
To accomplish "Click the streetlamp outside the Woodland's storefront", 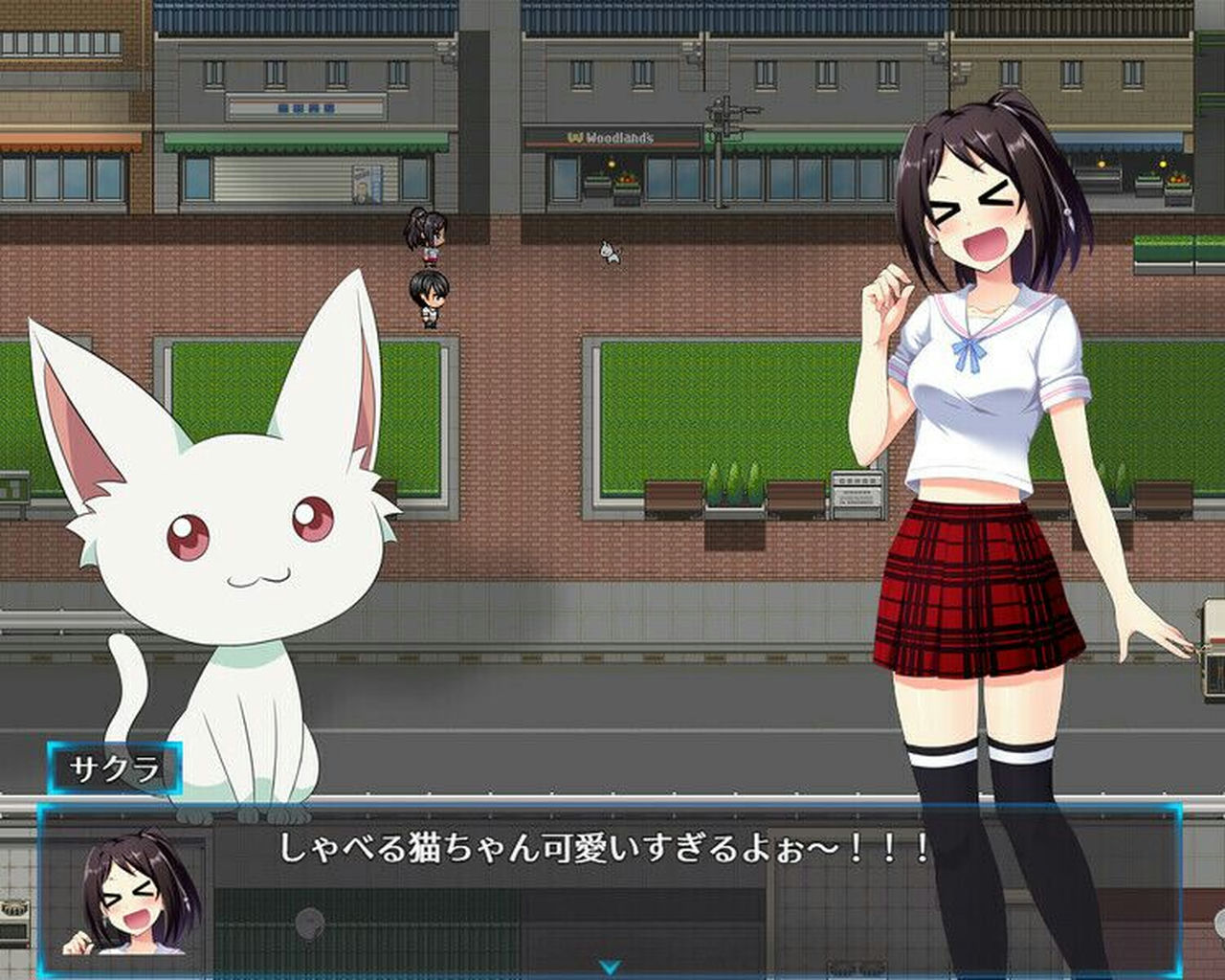I will (x=611, y=163).
